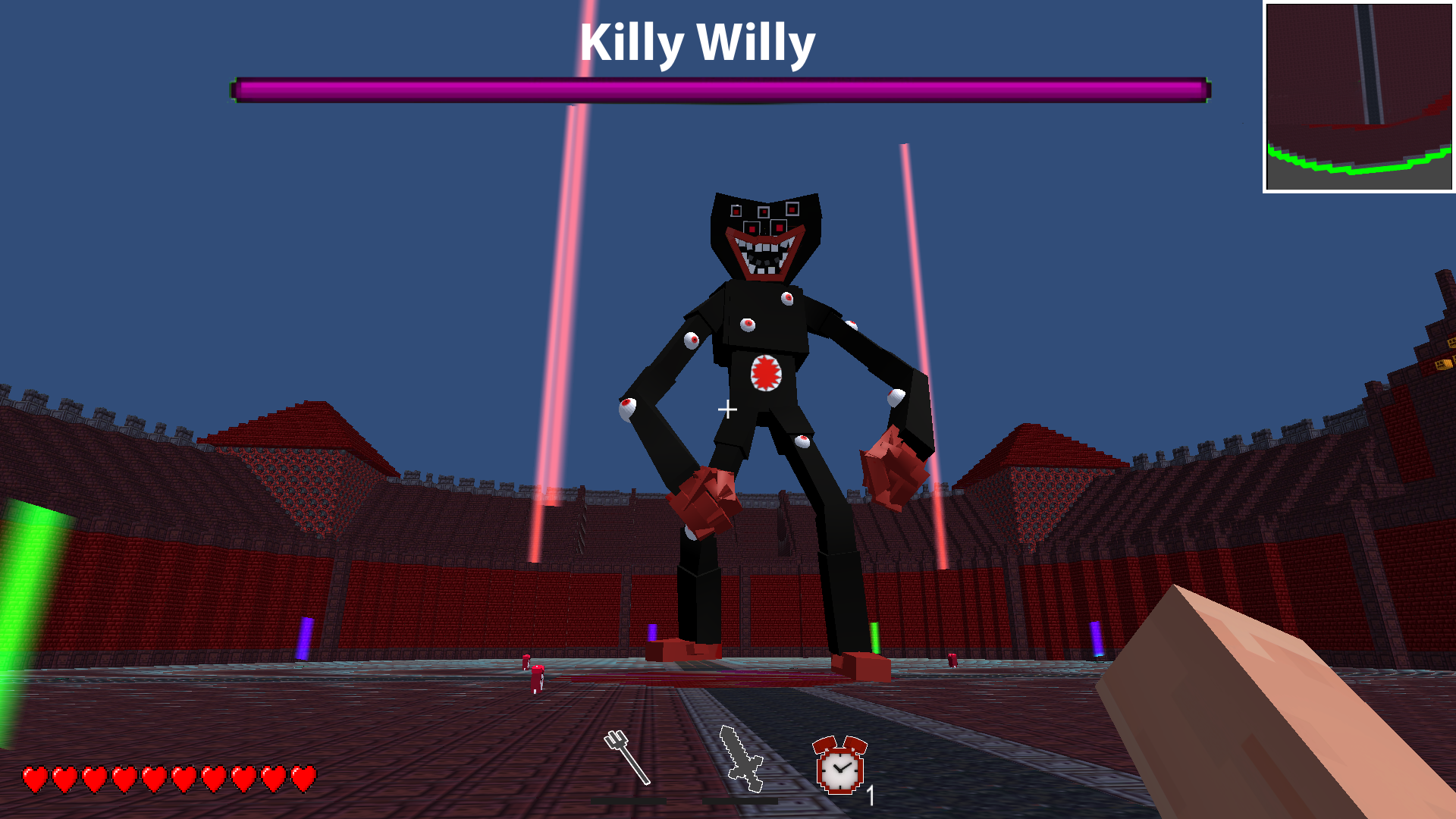Screen dimensions: 1456x819
Task: Click the magenta boss health bar
Action: click(x=720, y=87)
